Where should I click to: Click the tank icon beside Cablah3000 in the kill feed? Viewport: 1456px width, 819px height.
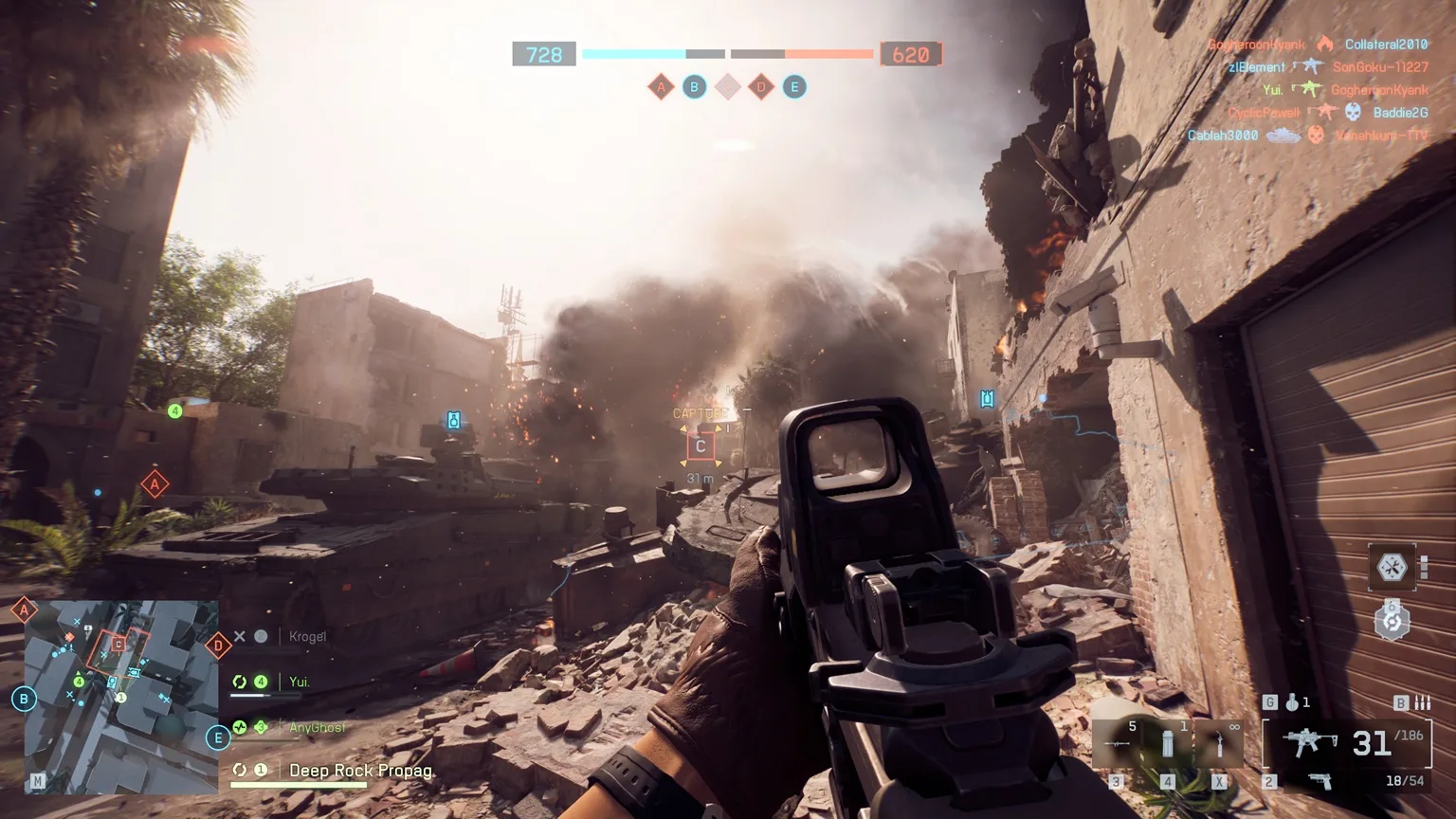click(x=1283, y=135)
